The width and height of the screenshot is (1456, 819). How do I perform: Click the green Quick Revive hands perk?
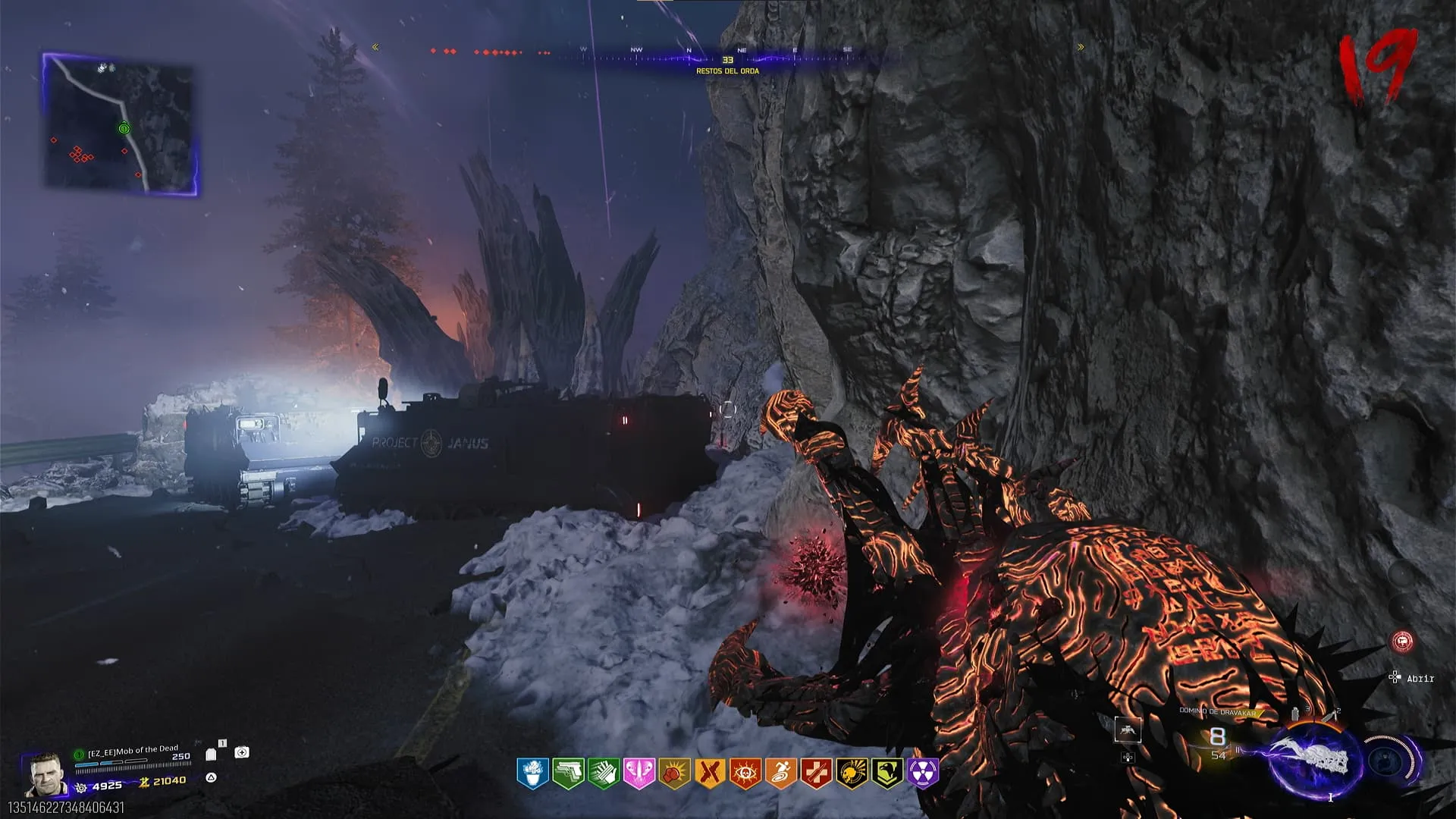pos(604,773)
